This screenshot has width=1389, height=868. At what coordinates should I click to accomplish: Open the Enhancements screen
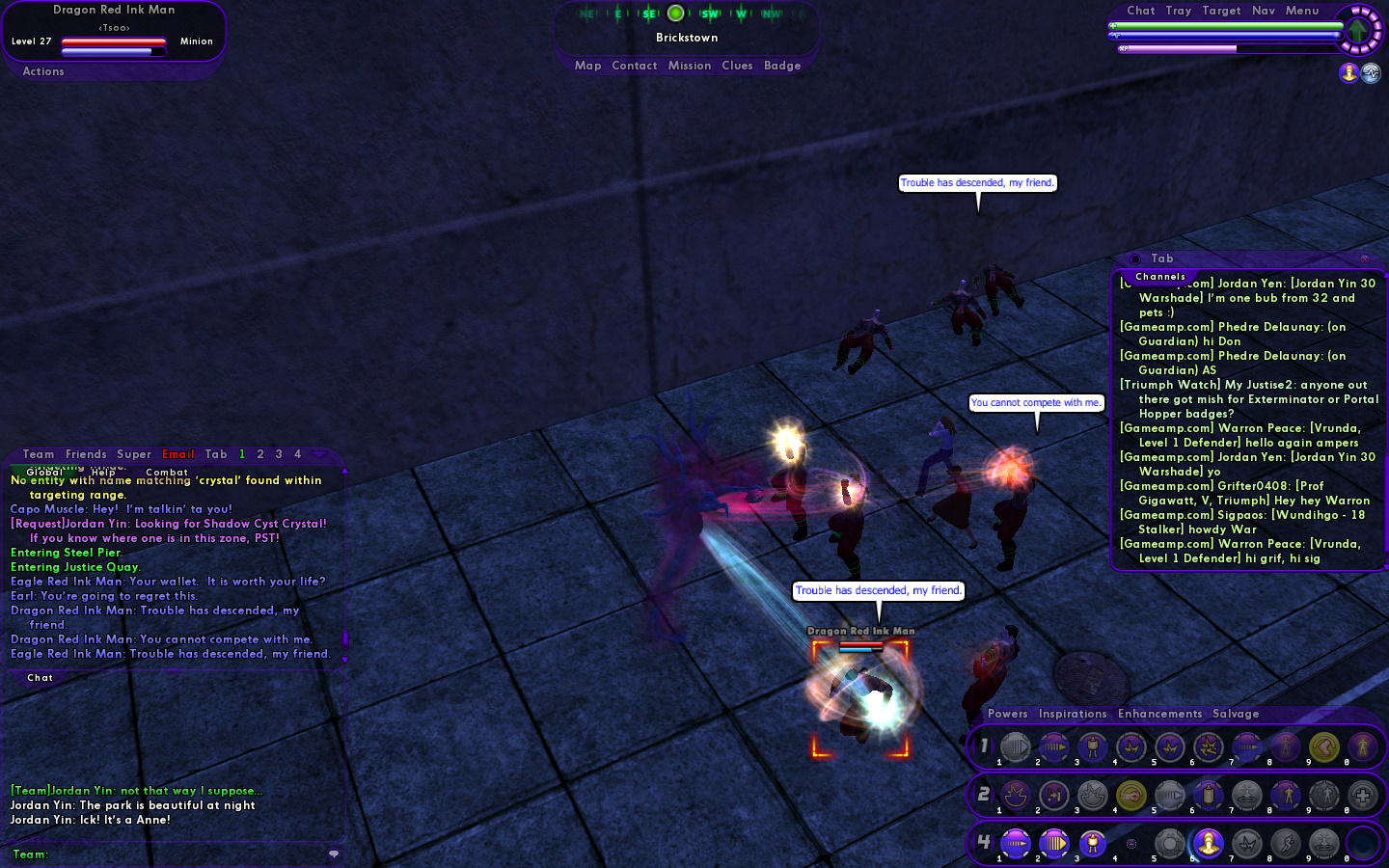tap(1159, 714)
